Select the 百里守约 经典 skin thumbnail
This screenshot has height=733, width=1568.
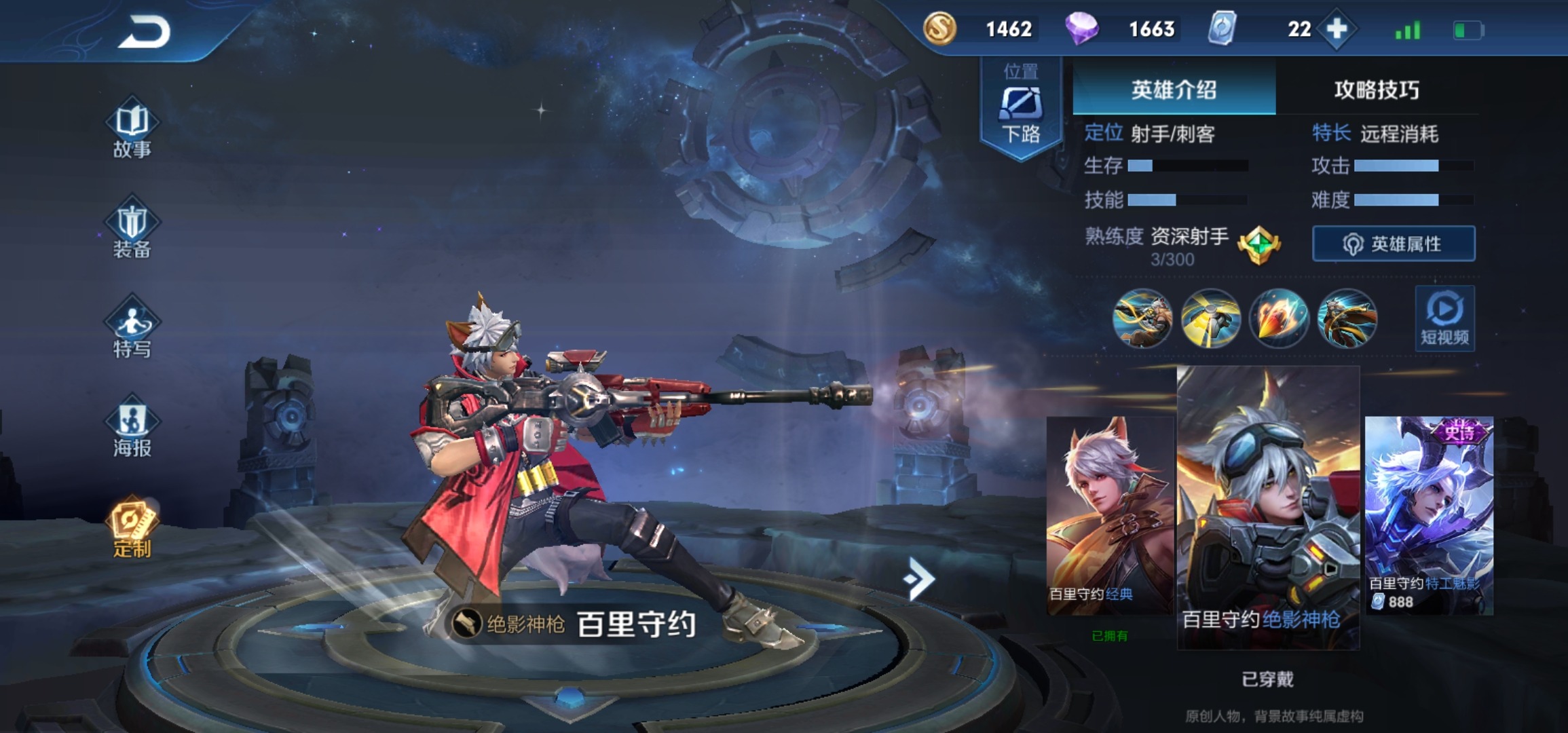pyautogui.click(x=1110, y=516)
